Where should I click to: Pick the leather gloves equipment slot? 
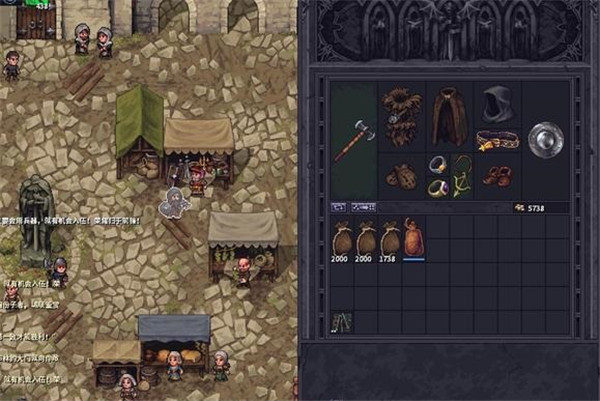tap(402, 176)
